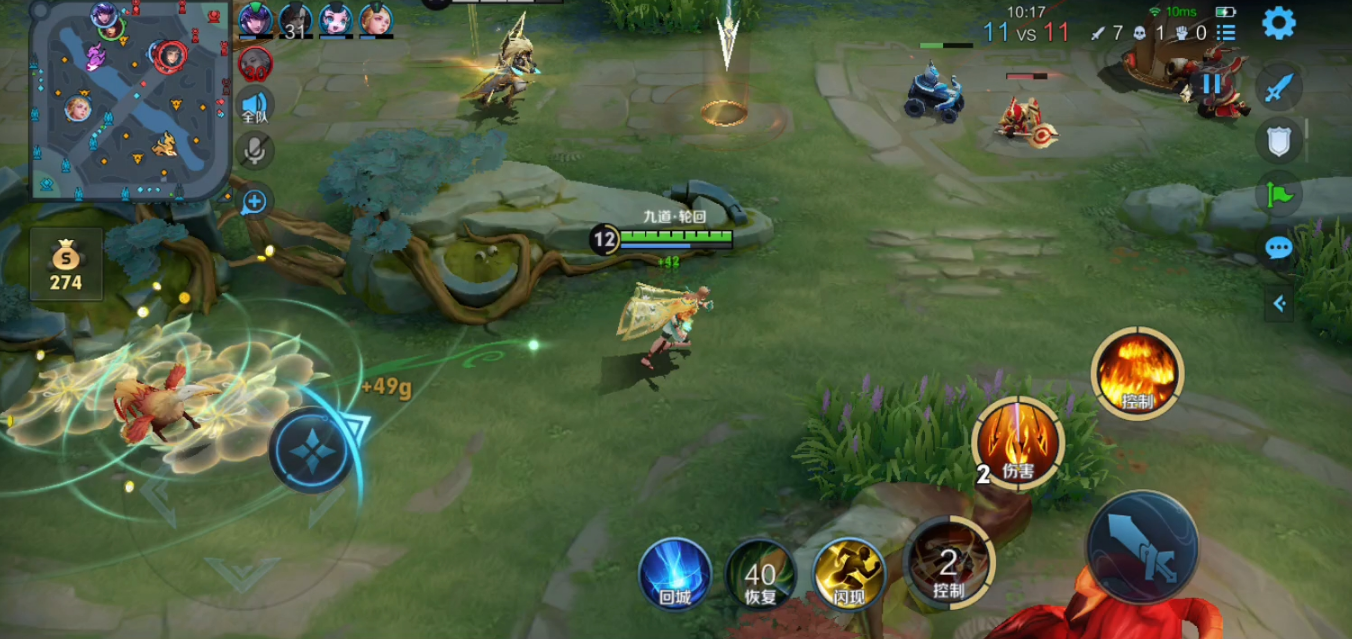The width and height of the screenshot is (1352, 639).
Task: Open the minimap
Action: (130, 100)
